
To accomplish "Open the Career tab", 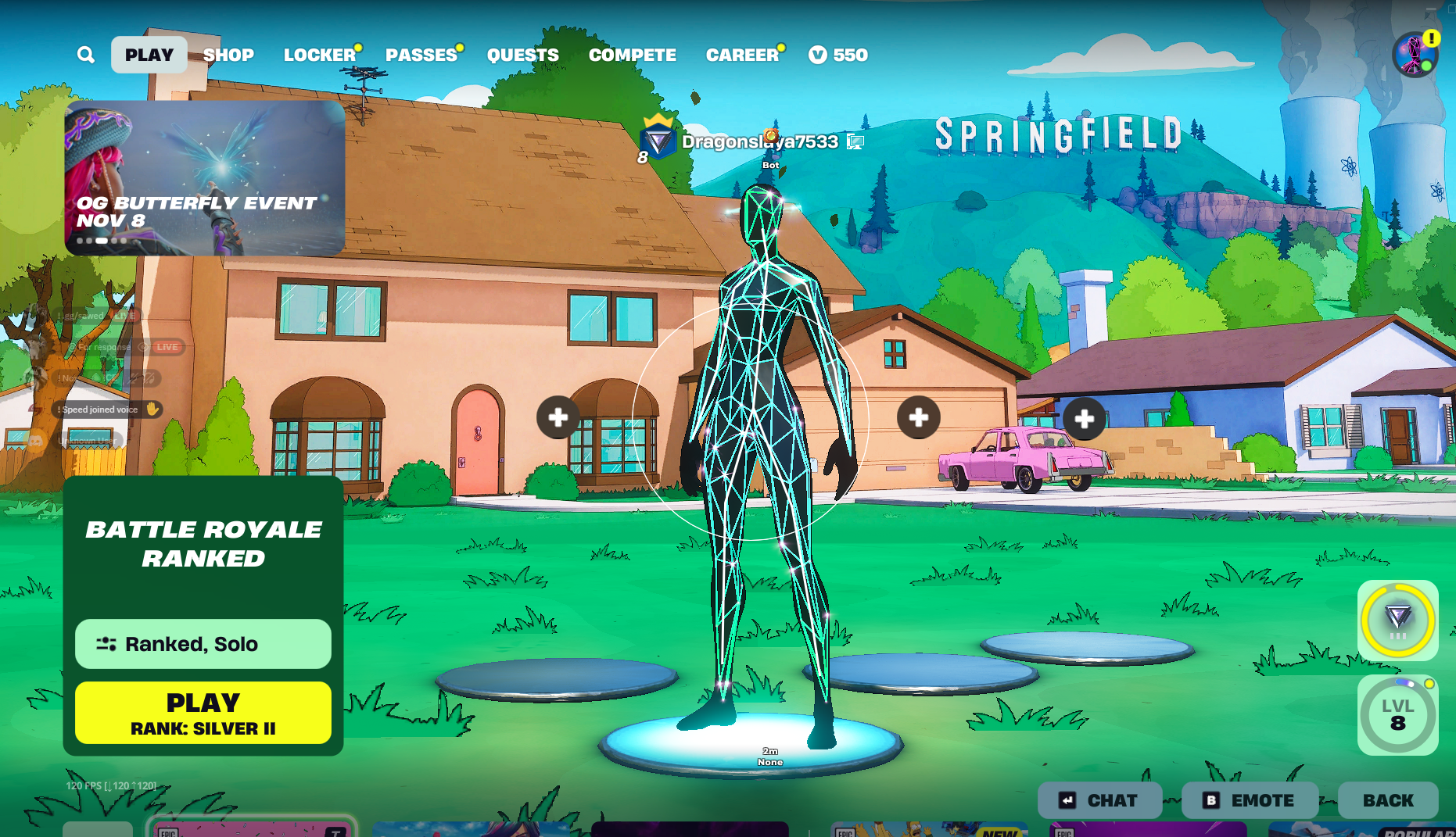I will coord(742,55).
